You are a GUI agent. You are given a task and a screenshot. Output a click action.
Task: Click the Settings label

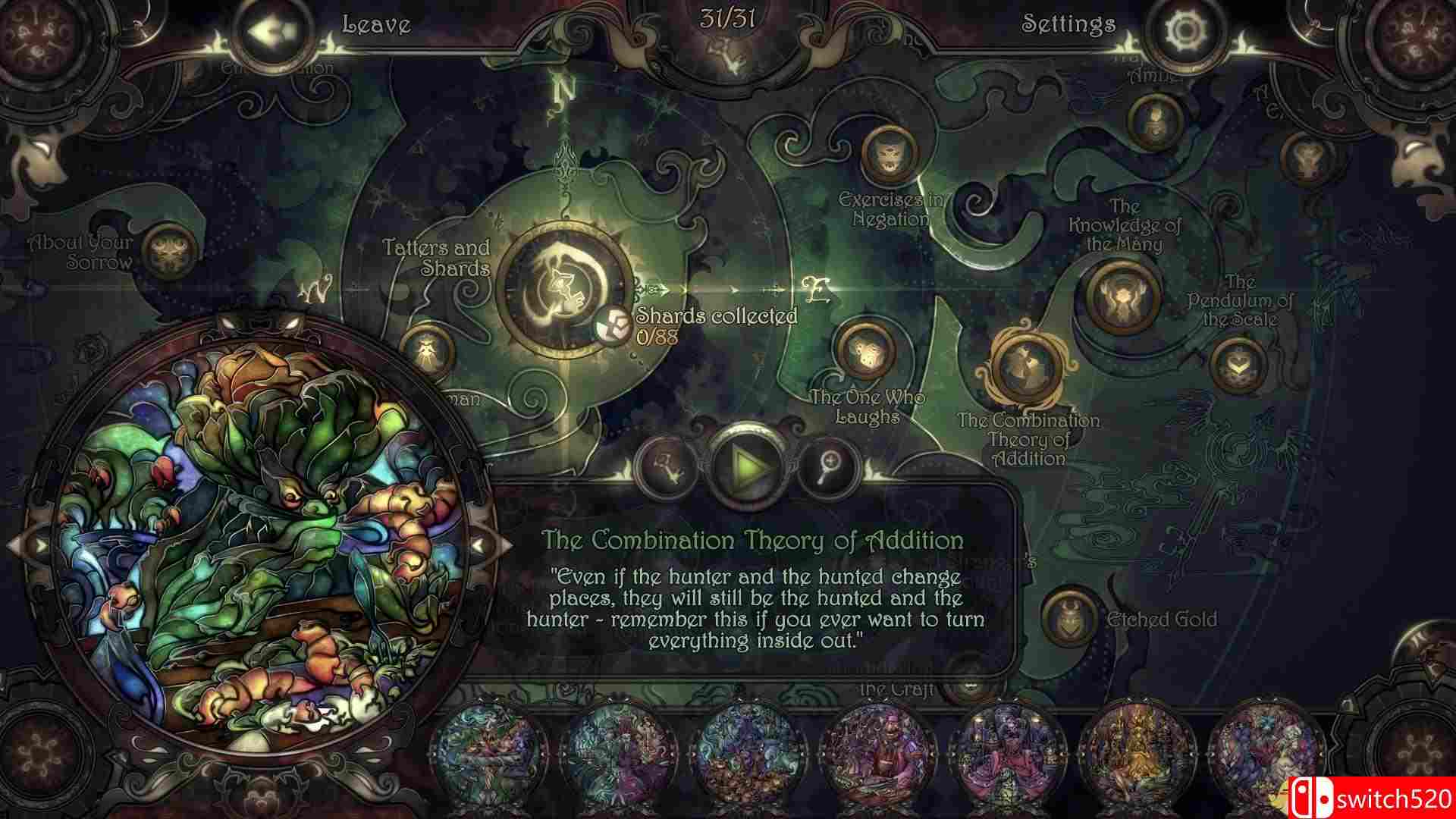[1070, 24]
